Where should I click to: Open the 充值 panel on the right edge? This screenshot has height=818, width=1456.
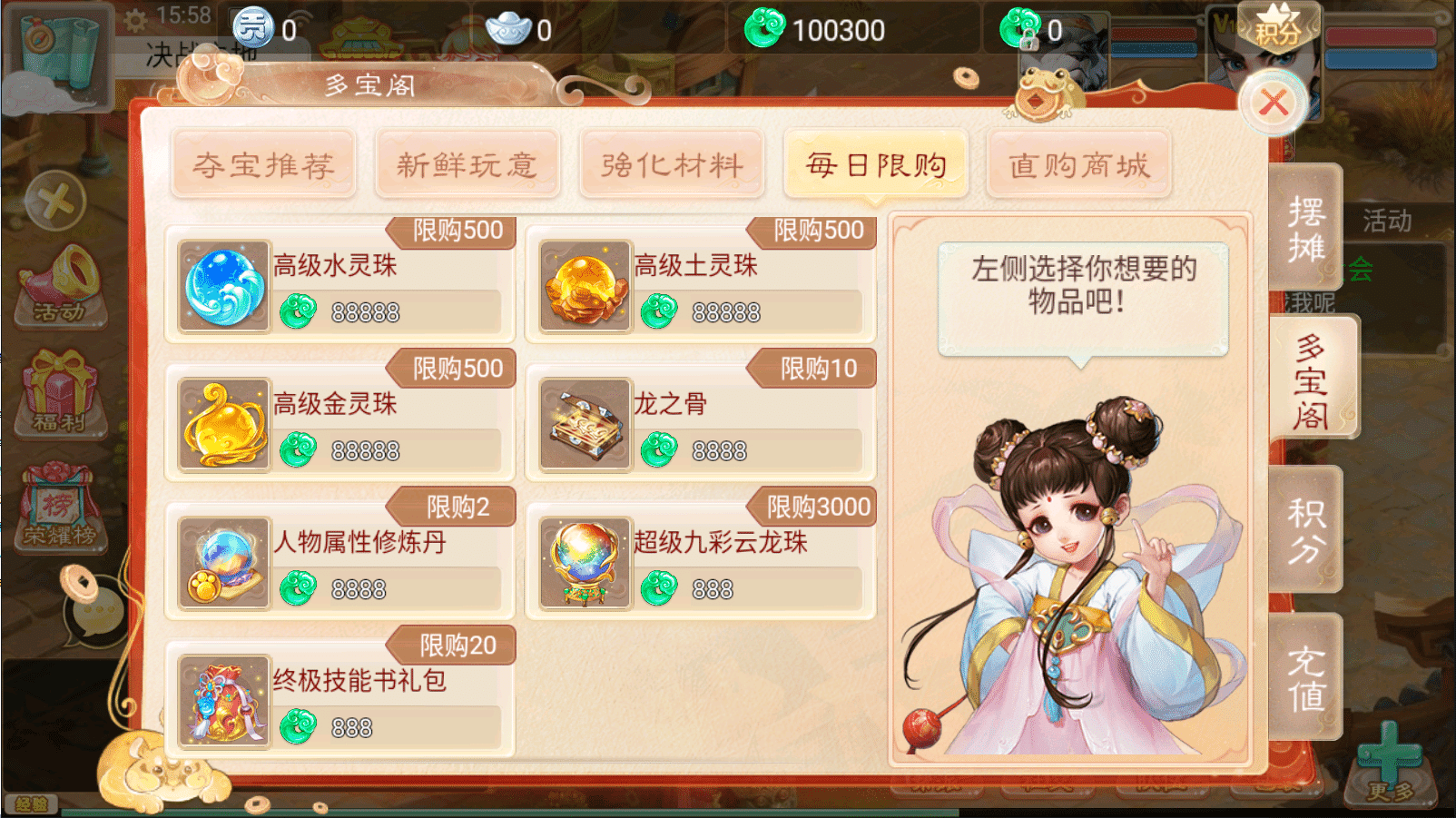tap(1307, 679)
